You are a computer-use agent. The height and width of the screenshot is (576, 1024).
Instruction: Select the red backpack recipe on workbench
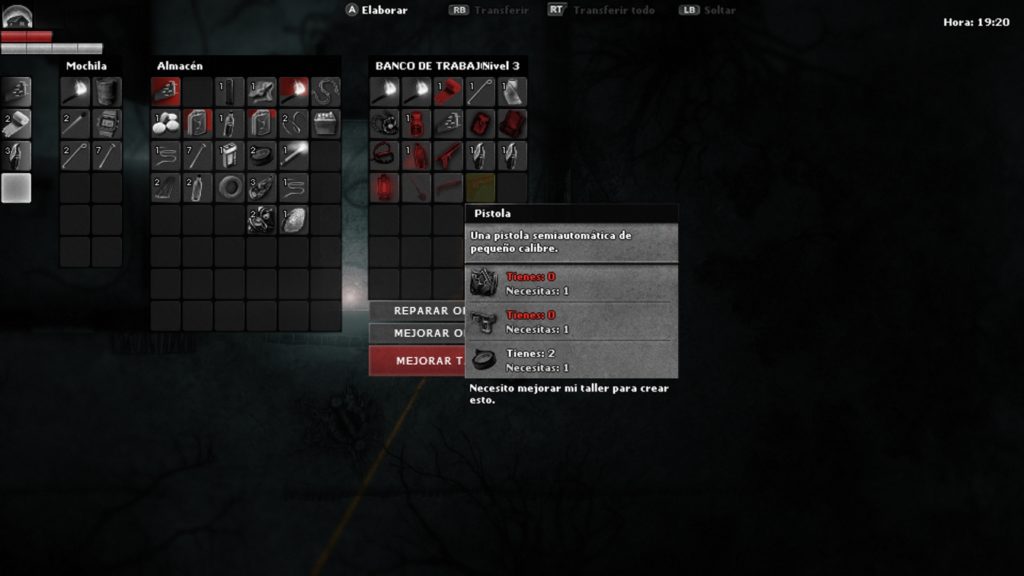[512, 123]
